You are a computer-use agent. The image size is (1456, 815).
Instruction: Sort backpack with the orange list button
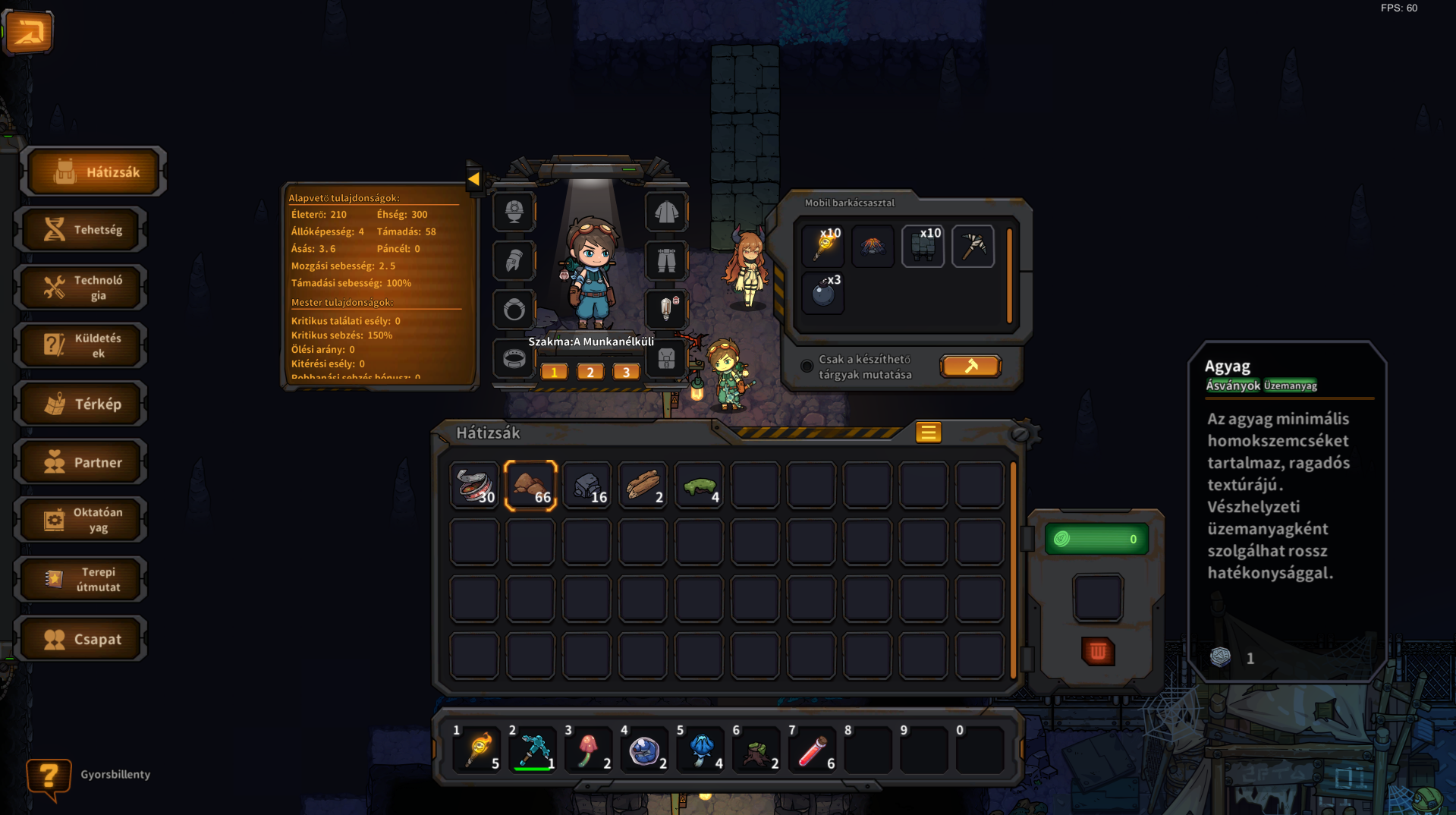coord(928,433)
